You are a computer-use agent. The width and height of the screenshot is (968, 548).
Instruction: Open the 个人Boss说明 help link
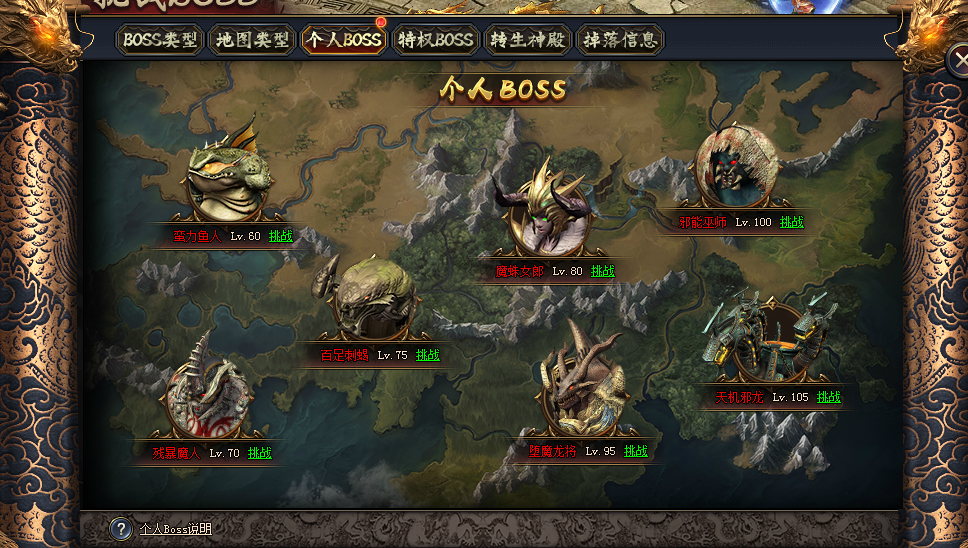click(176, 529)
